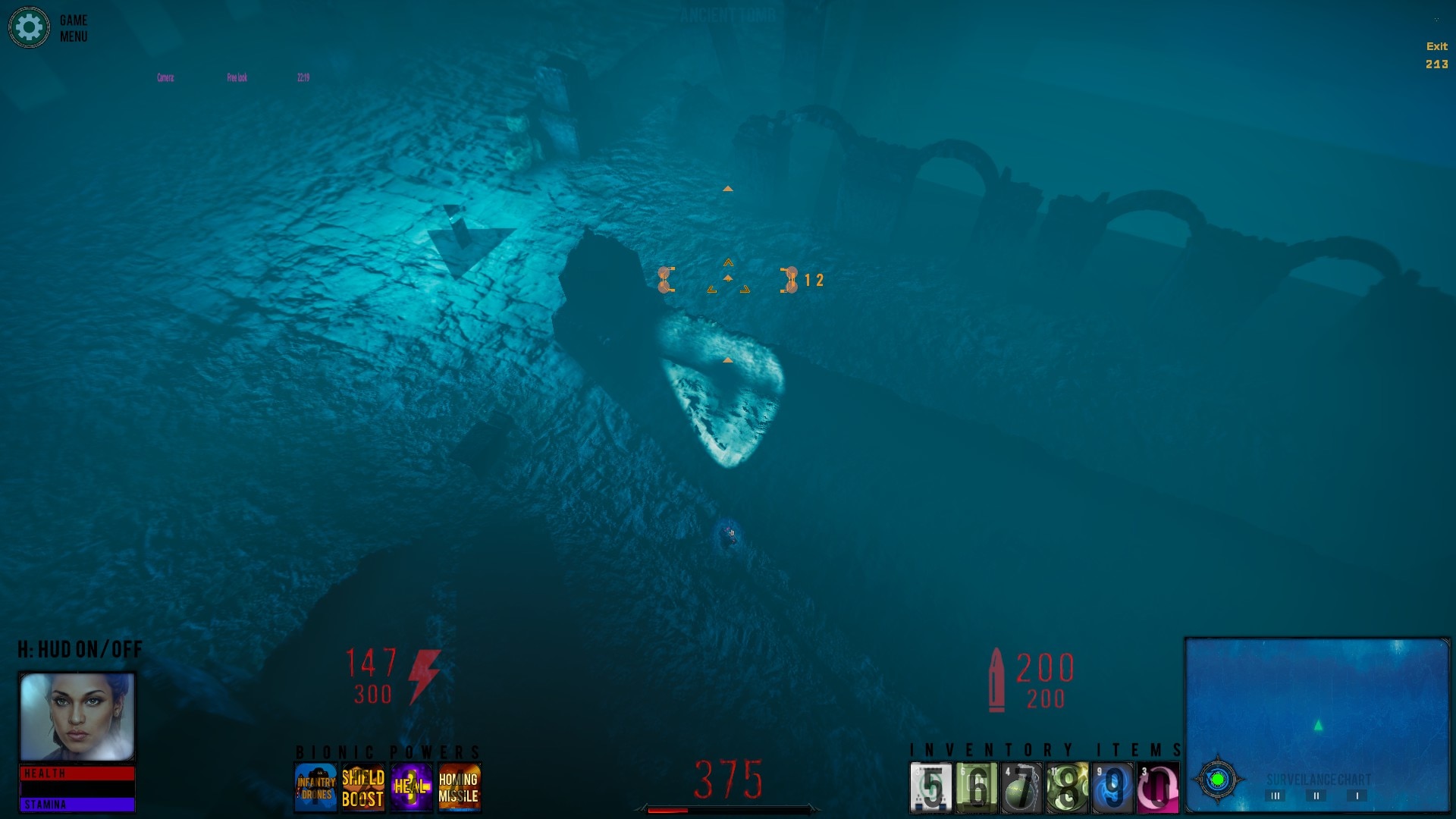Pick the grenade in inventory slot 7
Viewport: 1456px width, 819px height.
click(1022, 788)
